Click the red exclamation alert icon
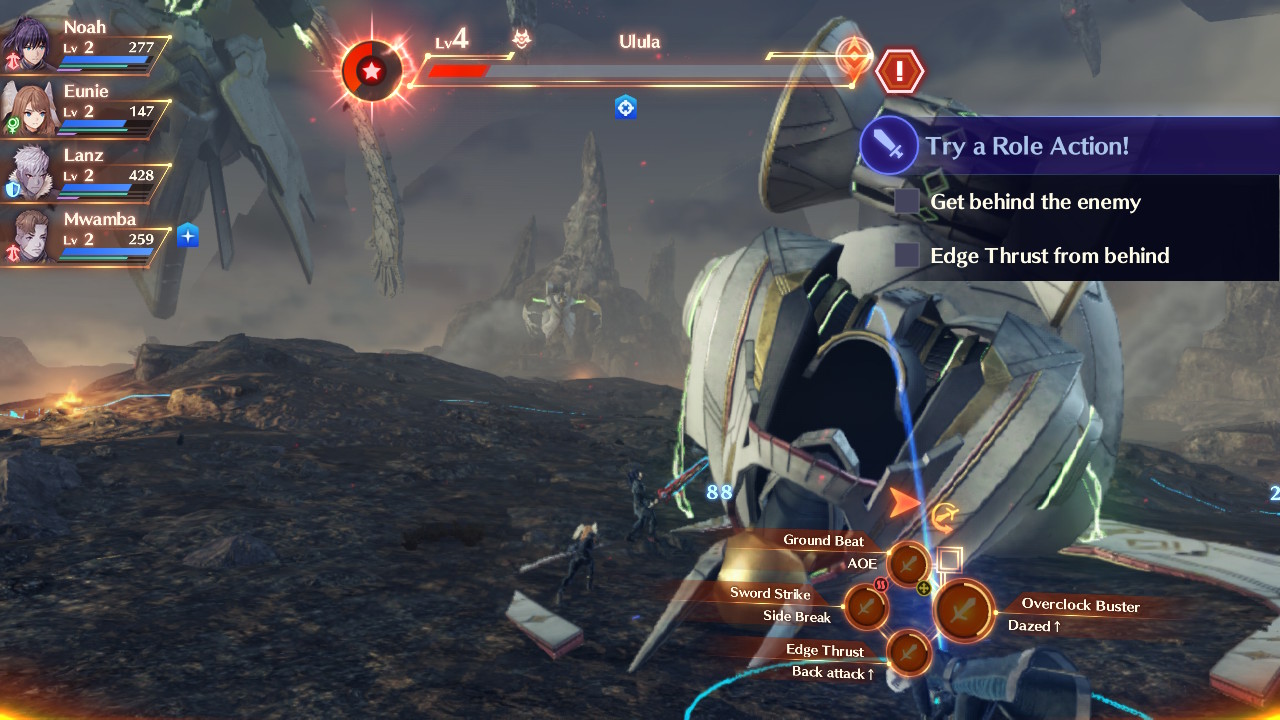Screen dimensions: 1280x720 [x=900, y=71]
